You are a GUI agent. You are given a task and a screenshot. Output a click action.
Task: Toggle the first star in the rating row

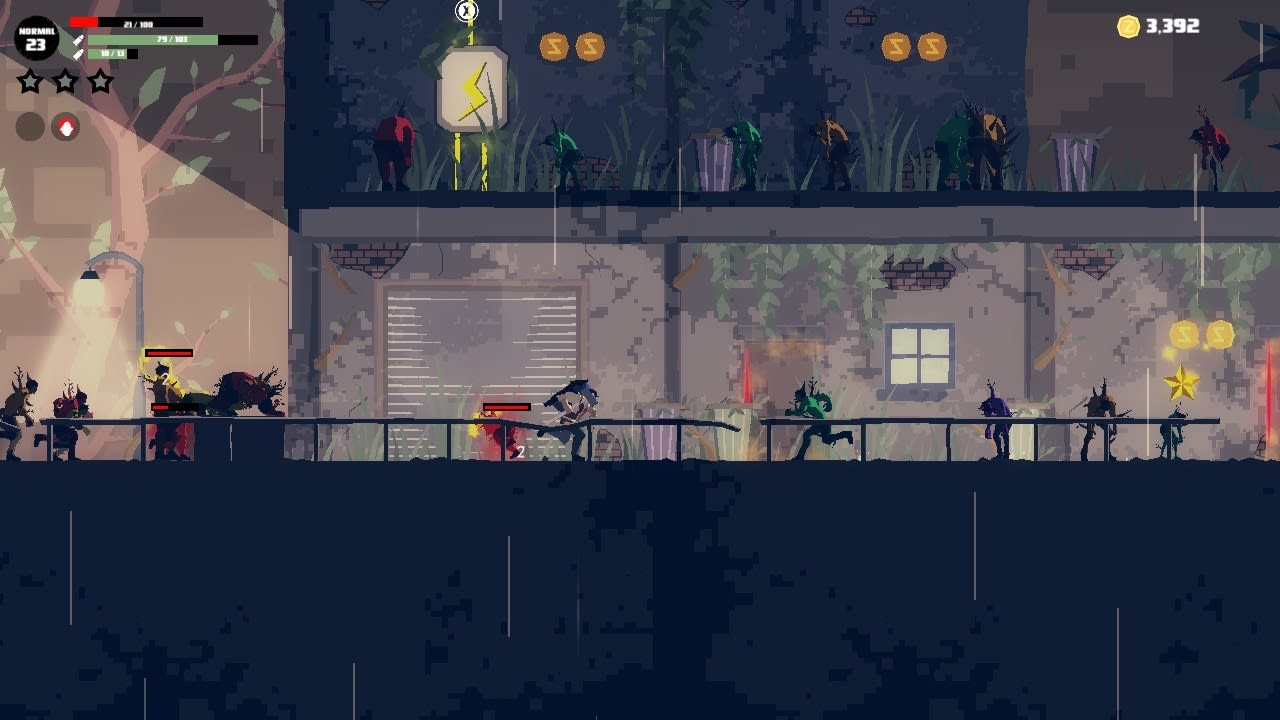pyautogui.click(x=30, y=81)
